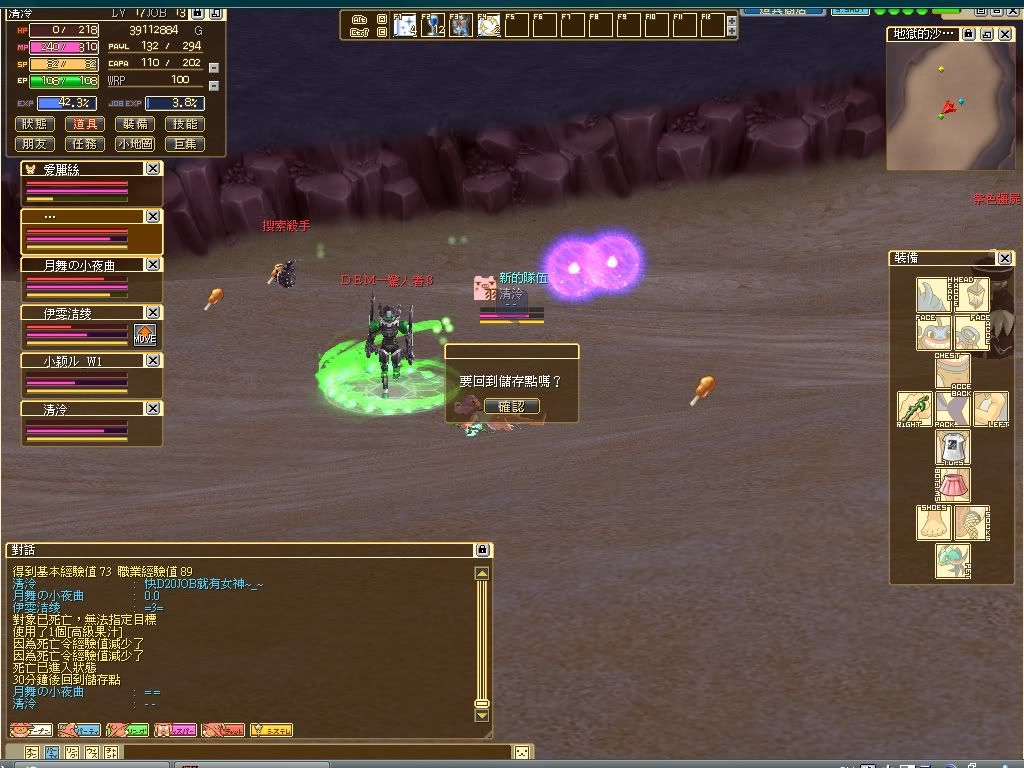The image size is (1024, 768).
Task: Open the 巨集 macro window
Action: point(185,144)
